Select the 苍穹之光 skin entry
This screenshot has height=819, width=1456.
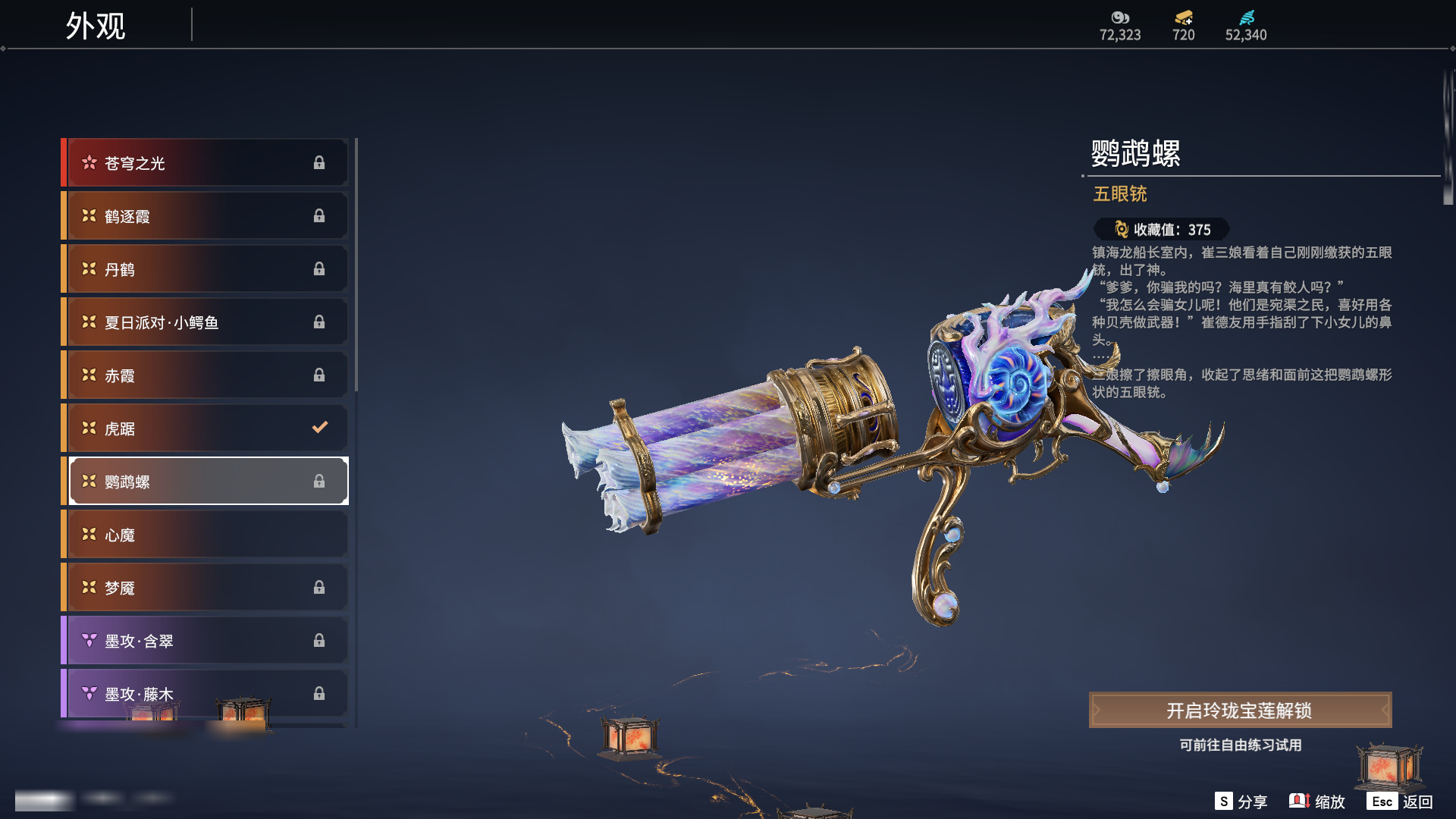[205, 163]
